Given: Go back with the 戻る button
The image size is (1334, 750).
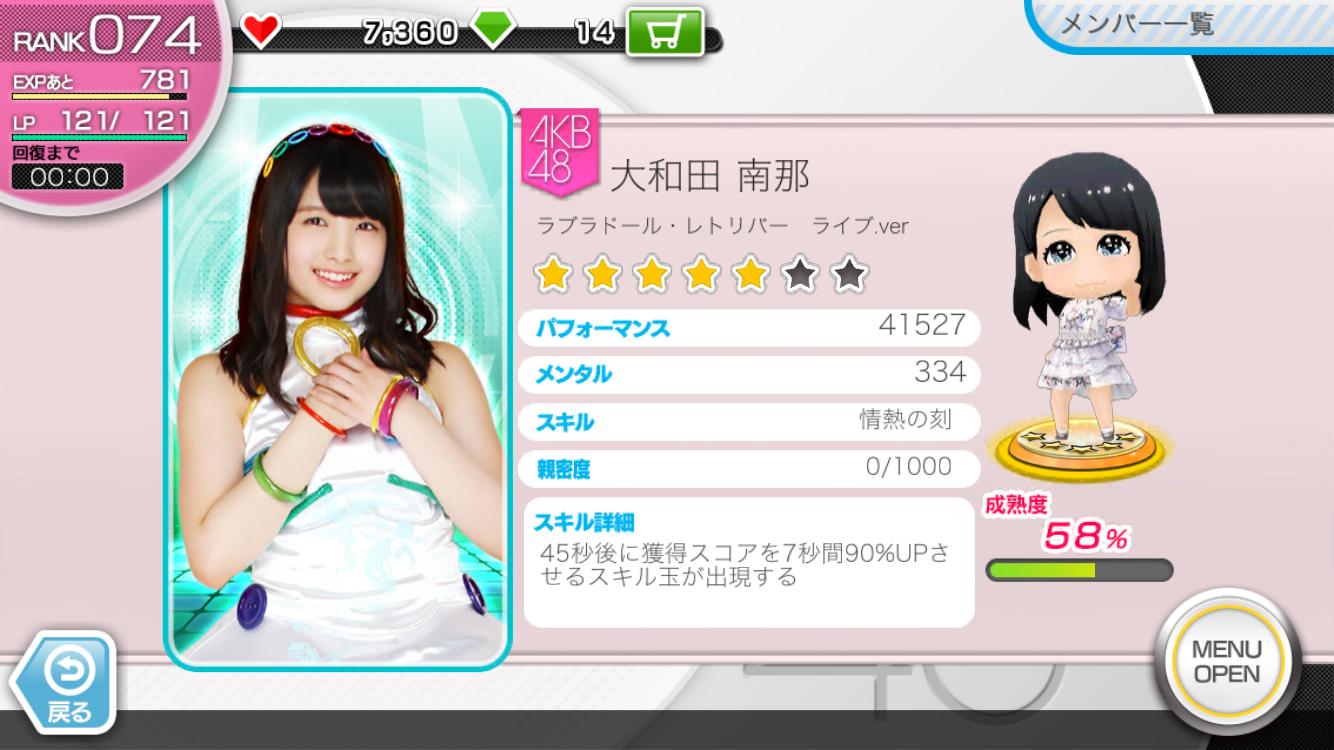Looking at the screenshot, I should pos(68,683).
